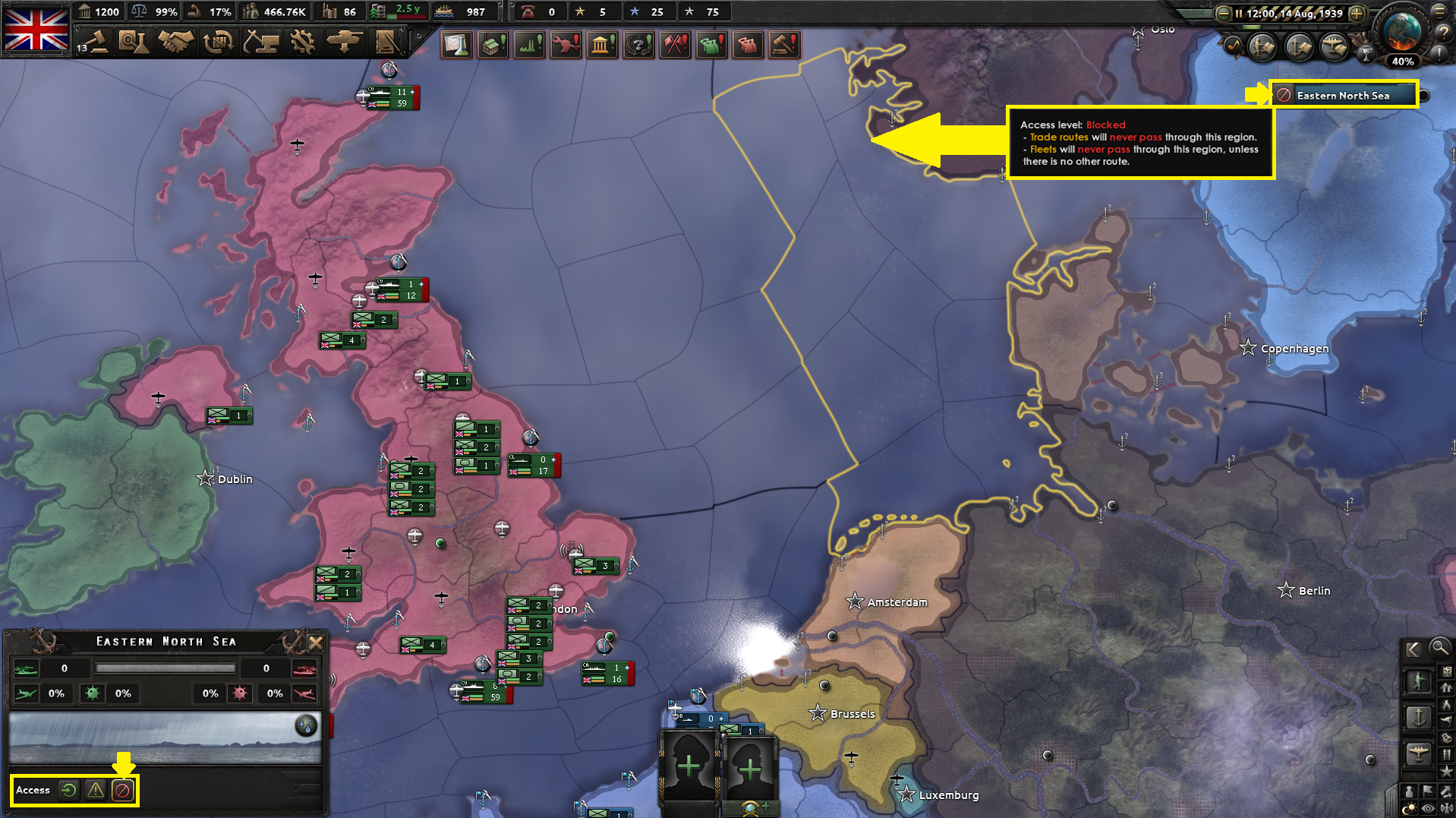Collapse the map mode panel with the chevron
1456x818 pixels.
tap(1413, 649)
